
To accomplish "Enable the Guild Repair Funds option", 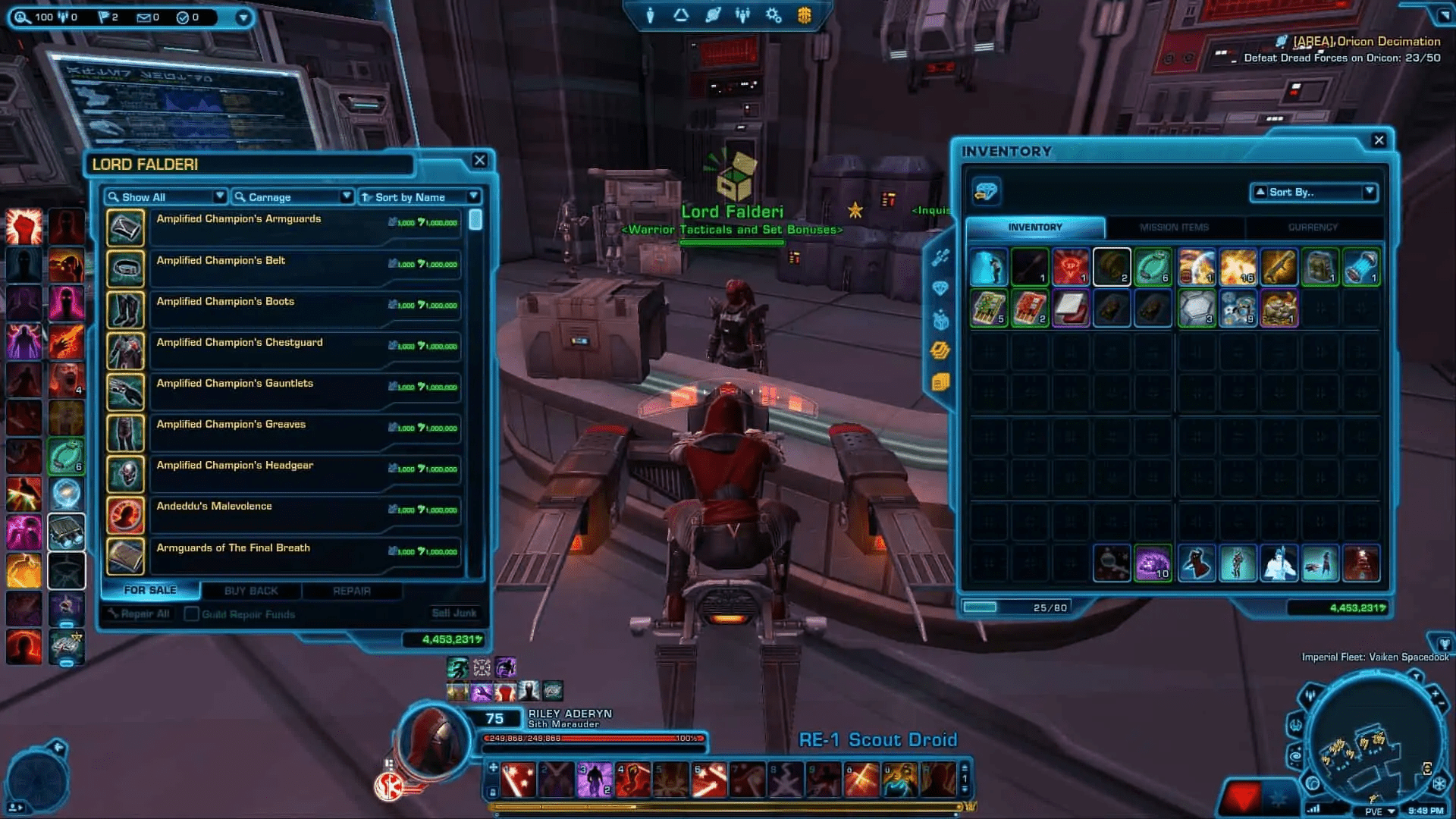I will (x=191, y=614).
